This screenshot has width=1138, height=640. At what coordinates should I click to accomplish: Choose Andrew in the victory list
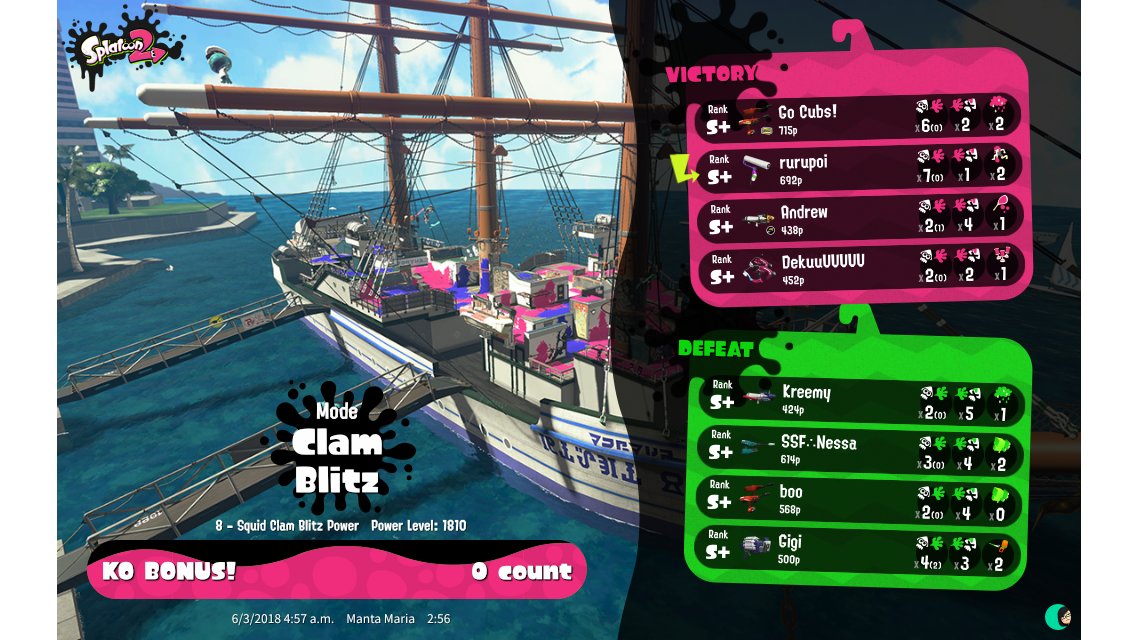(x=860, y=217)
